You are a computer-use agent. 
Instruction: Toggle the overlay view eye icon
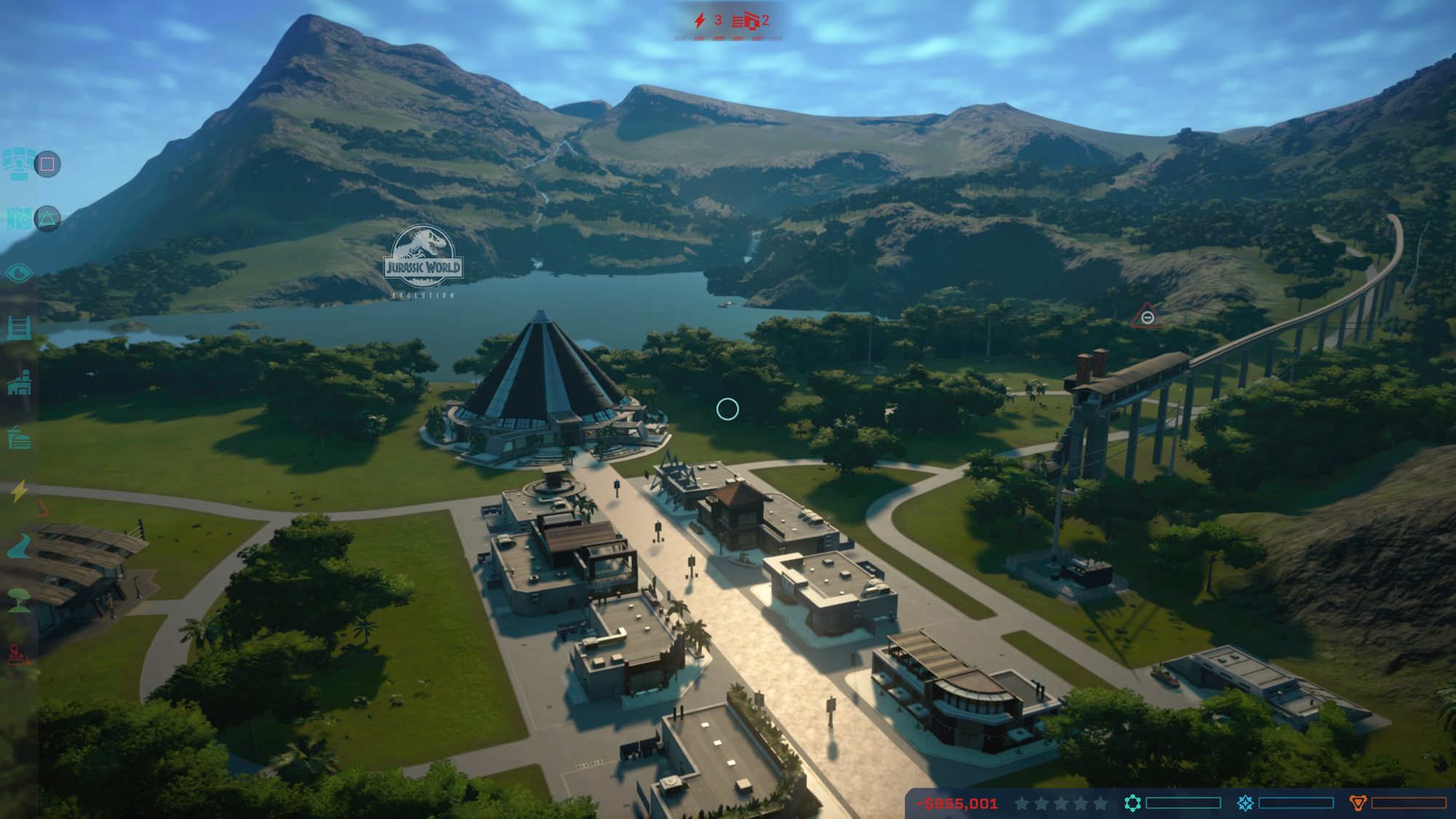(18, 273)
